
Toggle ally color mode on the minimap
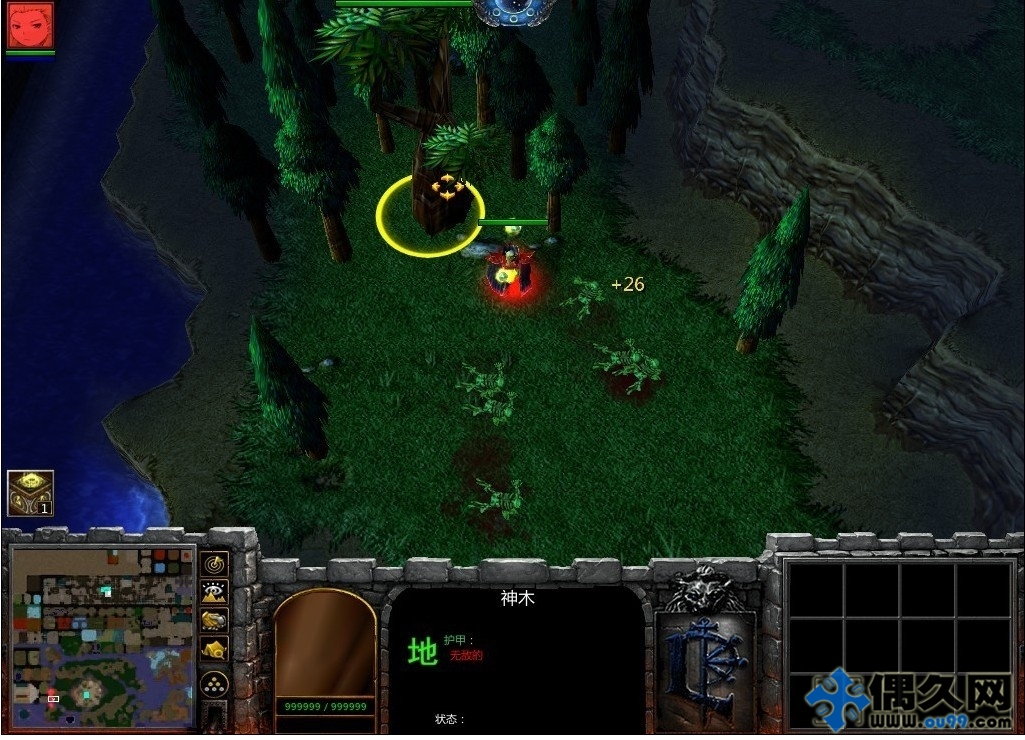tap(214, 620)
